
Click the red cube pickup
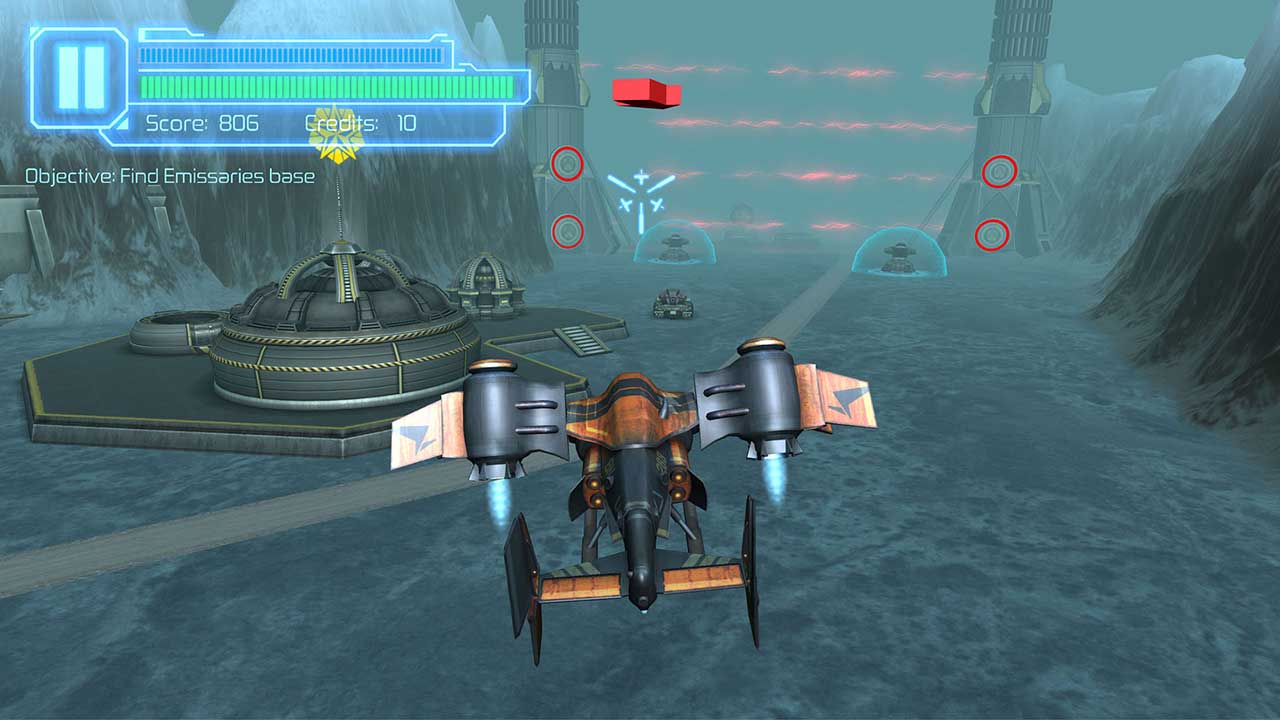(x=647, y=93)
